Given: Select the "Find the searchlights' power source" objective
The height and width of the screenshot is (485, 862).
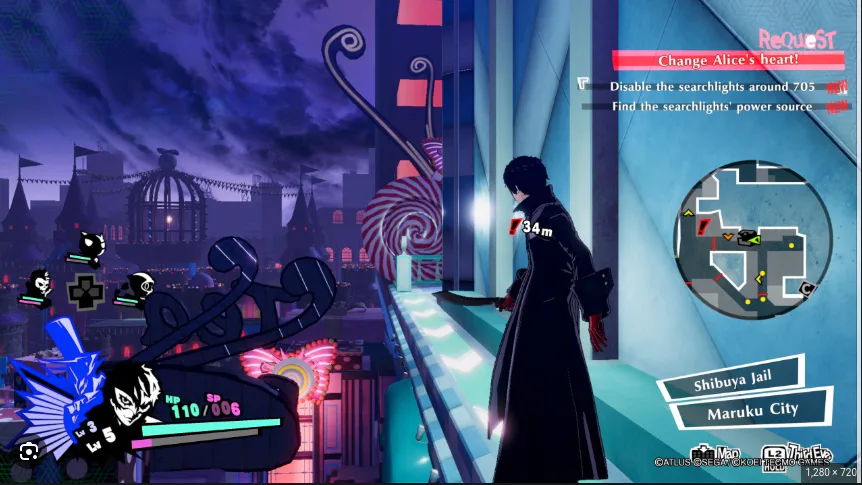Looking at the screenshot, I should pos(712,106).
